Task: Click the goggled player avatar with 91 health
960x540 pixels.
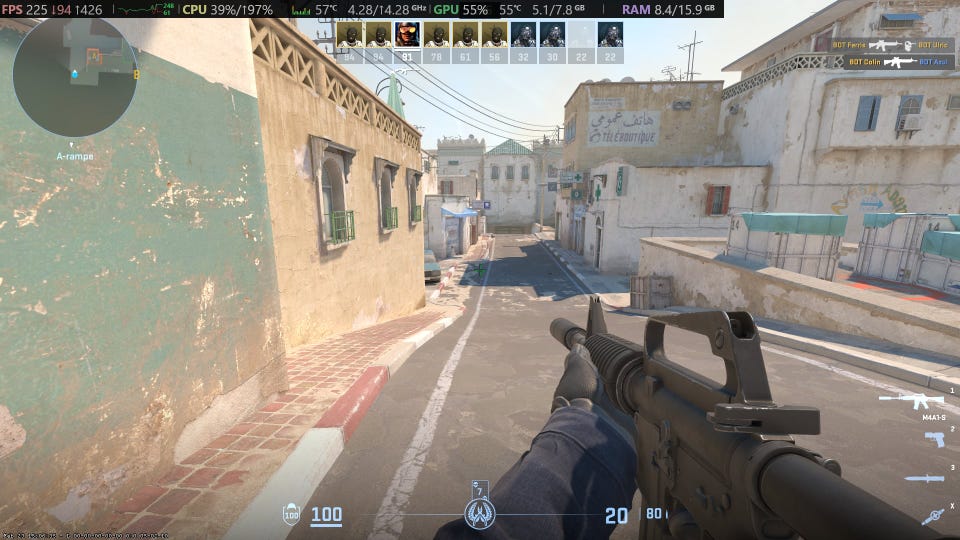Action: coord(407,36)
